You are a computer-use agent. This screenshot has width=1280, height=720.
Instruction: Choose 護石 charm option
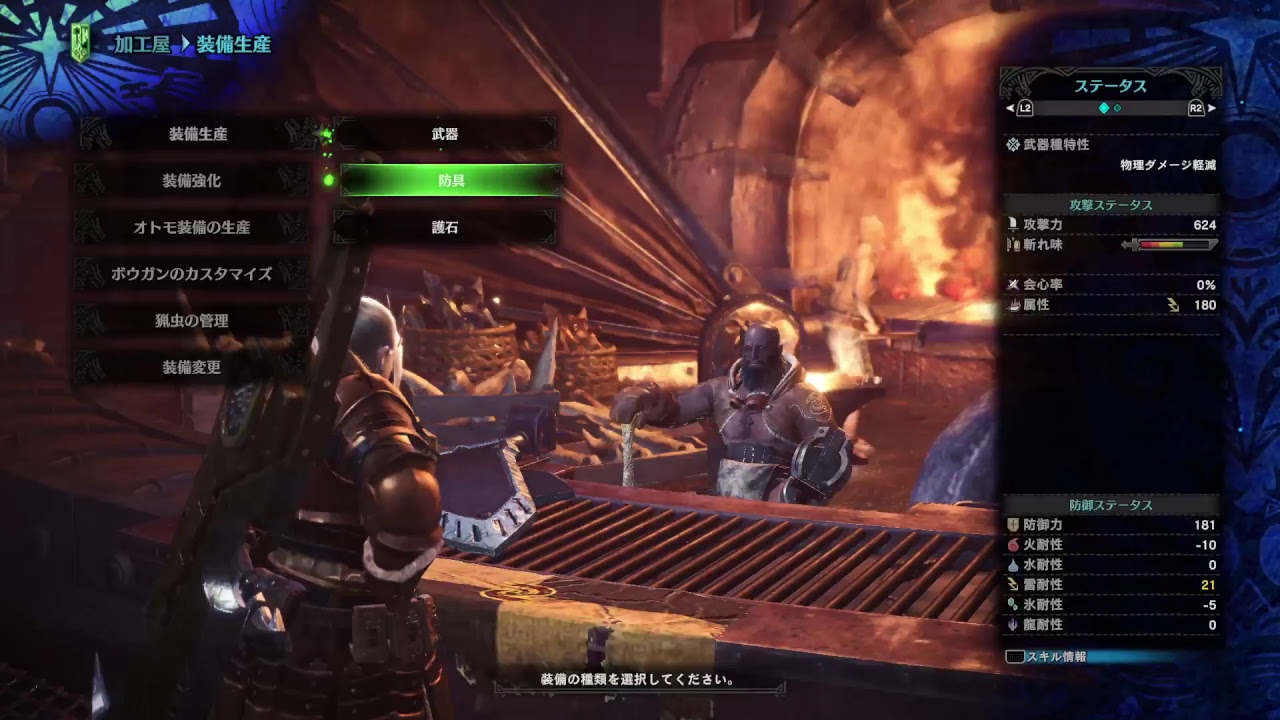coord(445,227)
